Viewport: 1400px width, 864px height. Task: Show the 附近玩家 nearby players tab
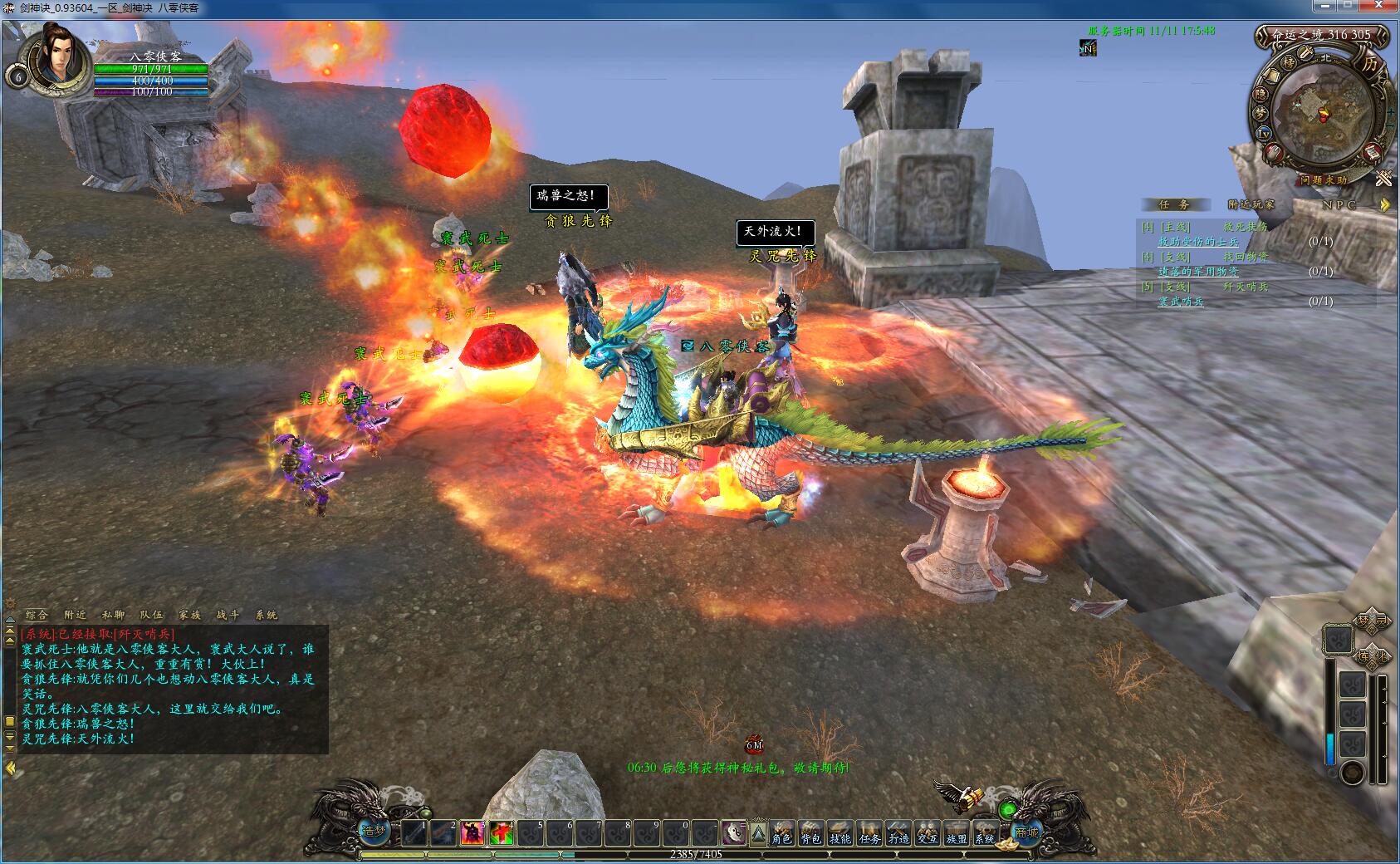[1251, 204]
